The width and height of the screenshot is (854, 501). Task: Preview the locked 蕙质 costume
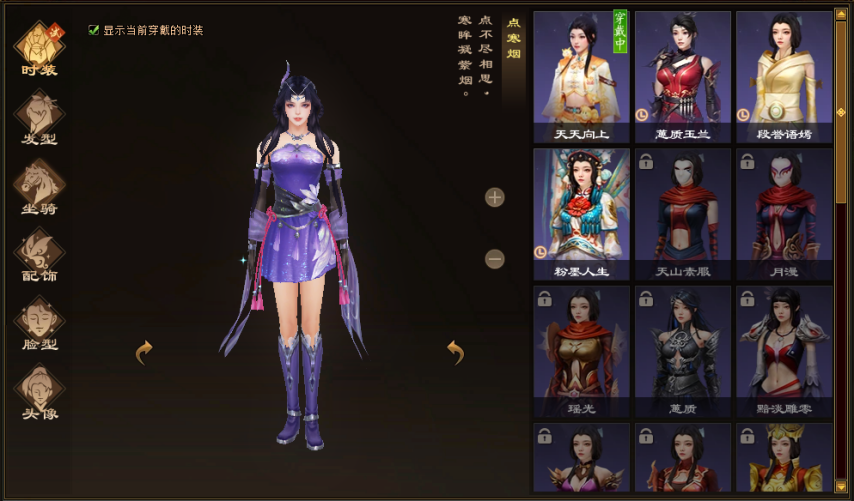pyautogui.click(x=683, y=352)
